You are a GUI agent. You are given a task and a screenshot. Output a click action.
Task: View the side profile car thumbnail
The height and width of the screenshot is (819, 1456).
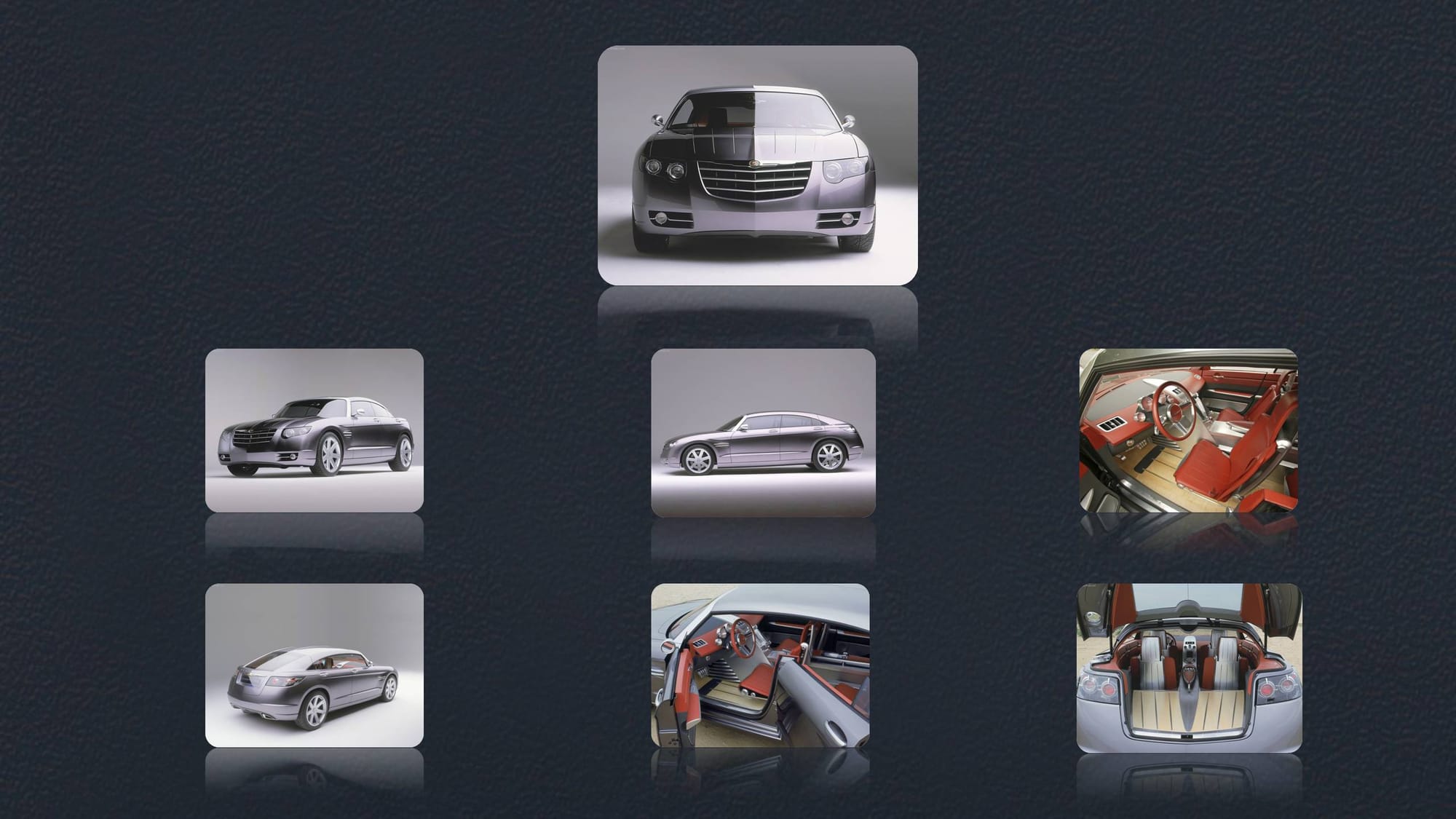pyautogui.click(x=763, y=432)
